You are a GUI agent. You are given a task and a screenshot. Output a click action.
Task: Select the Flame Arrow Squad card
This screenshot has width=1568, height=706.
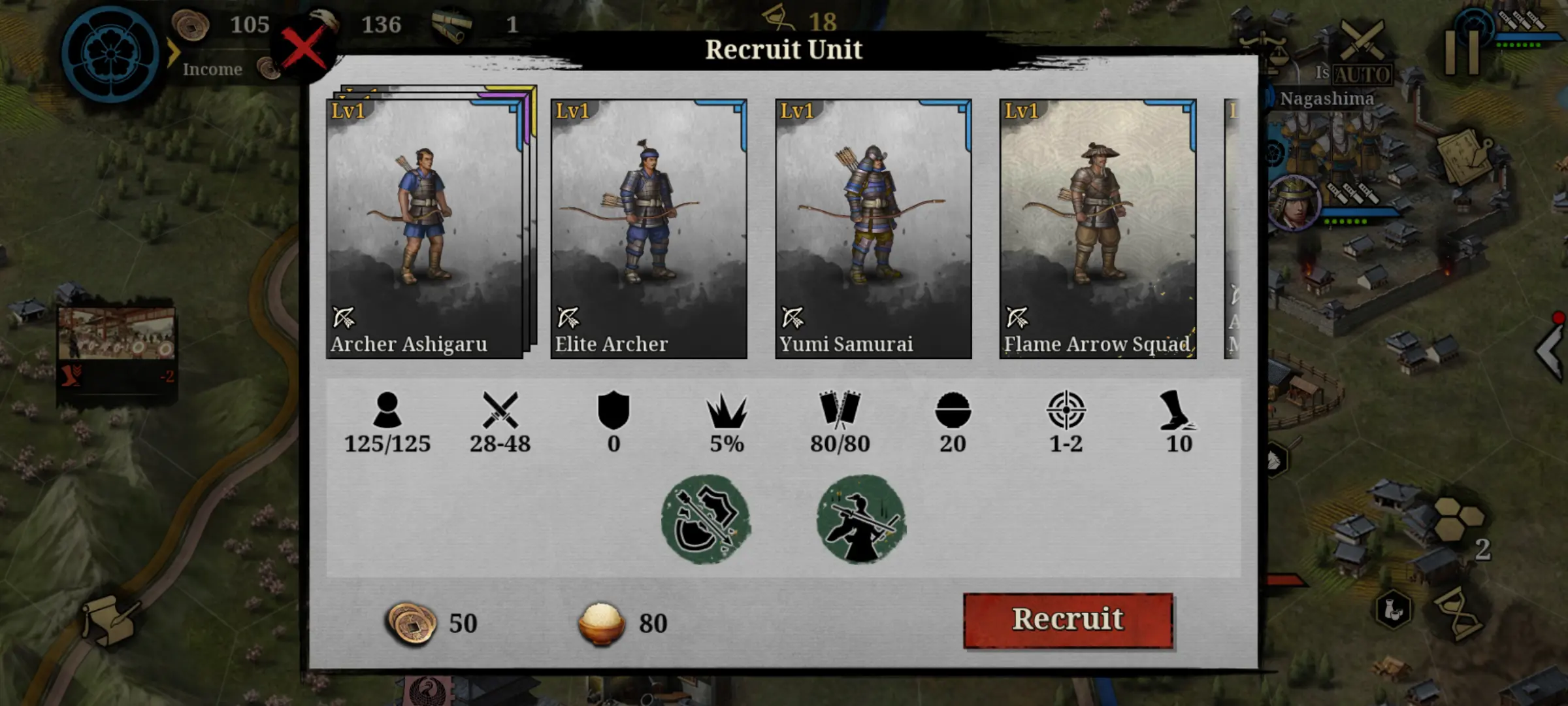point(1098,229)
